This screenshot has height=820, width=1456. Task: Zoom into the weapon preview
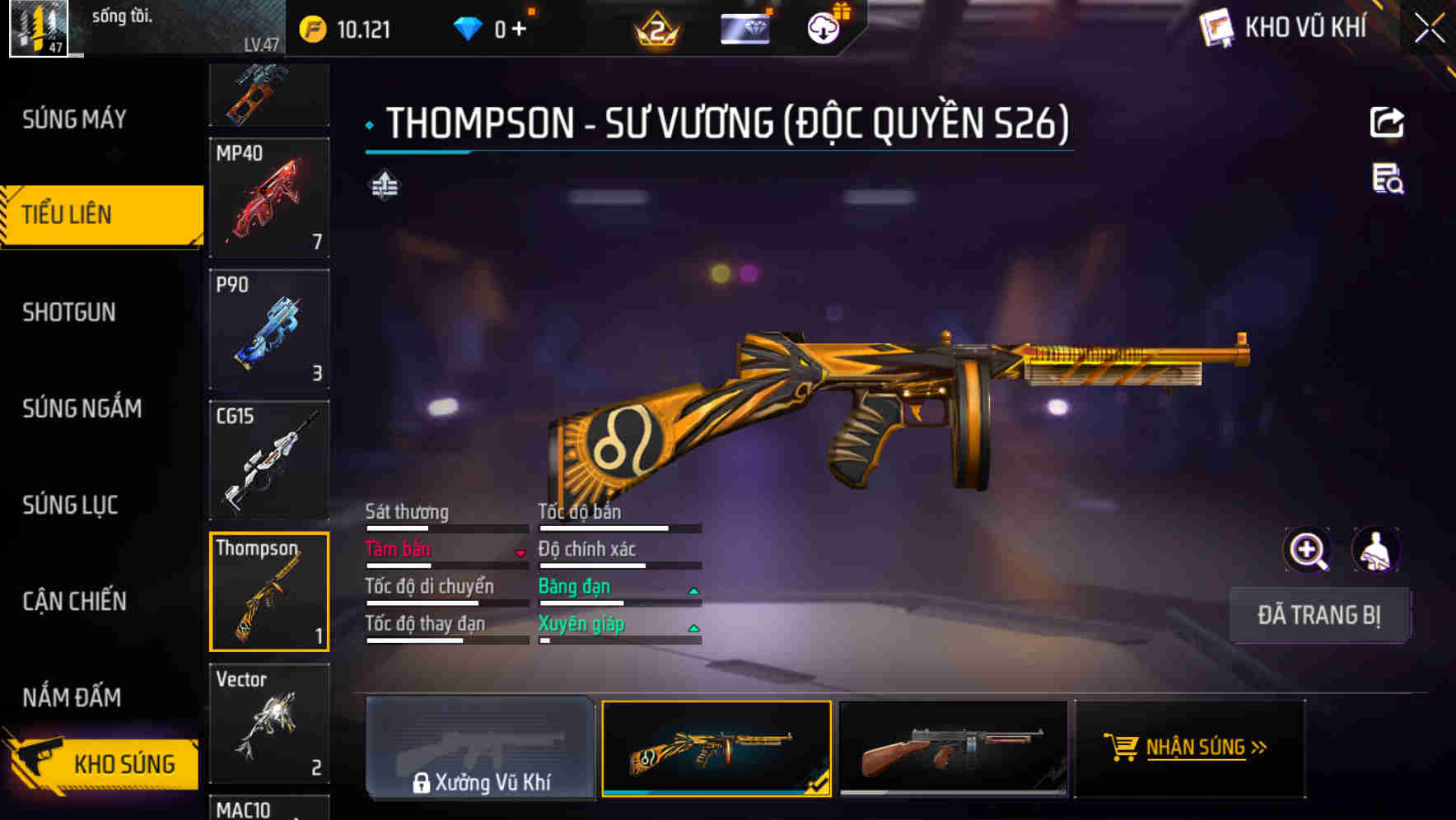(x=1308, y=550)
